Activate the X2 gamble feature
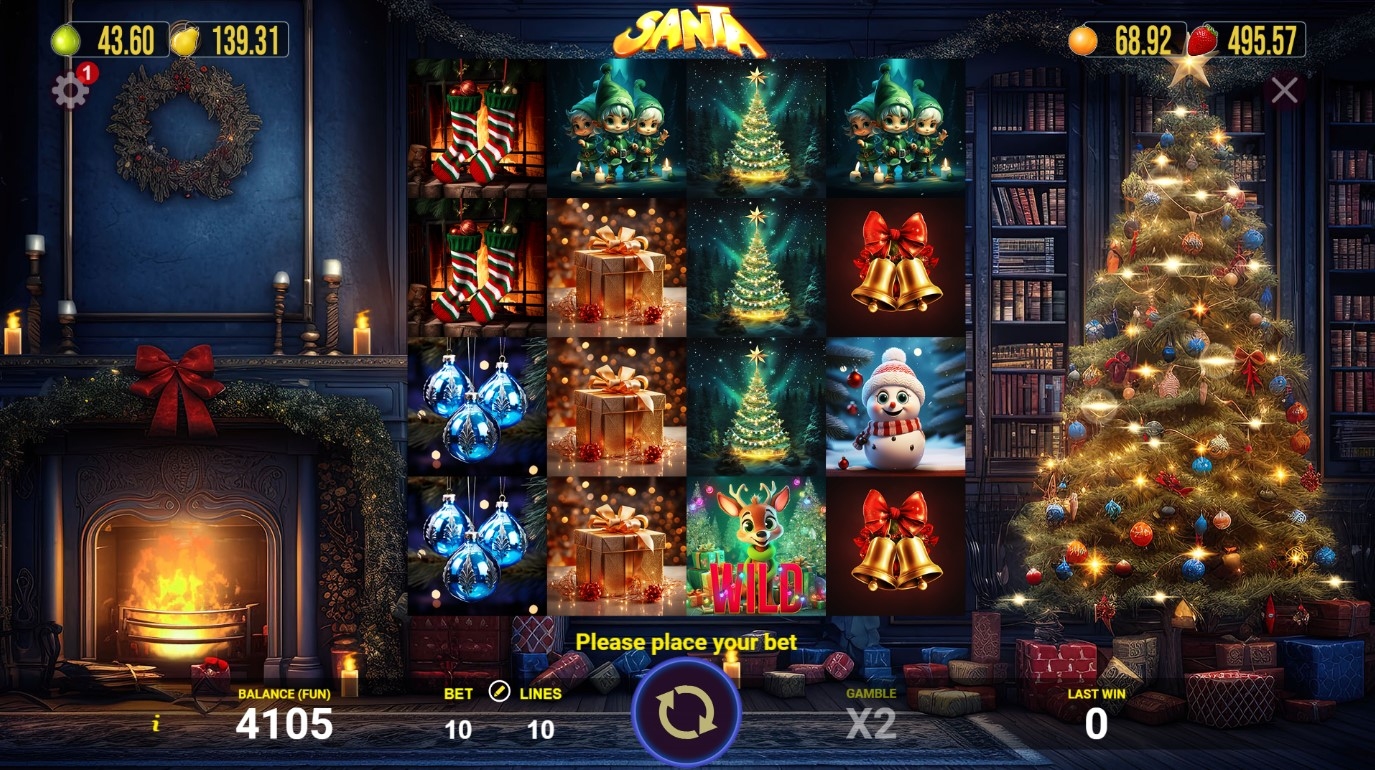The image size is (1375, 770). click(x=870, y=723)
